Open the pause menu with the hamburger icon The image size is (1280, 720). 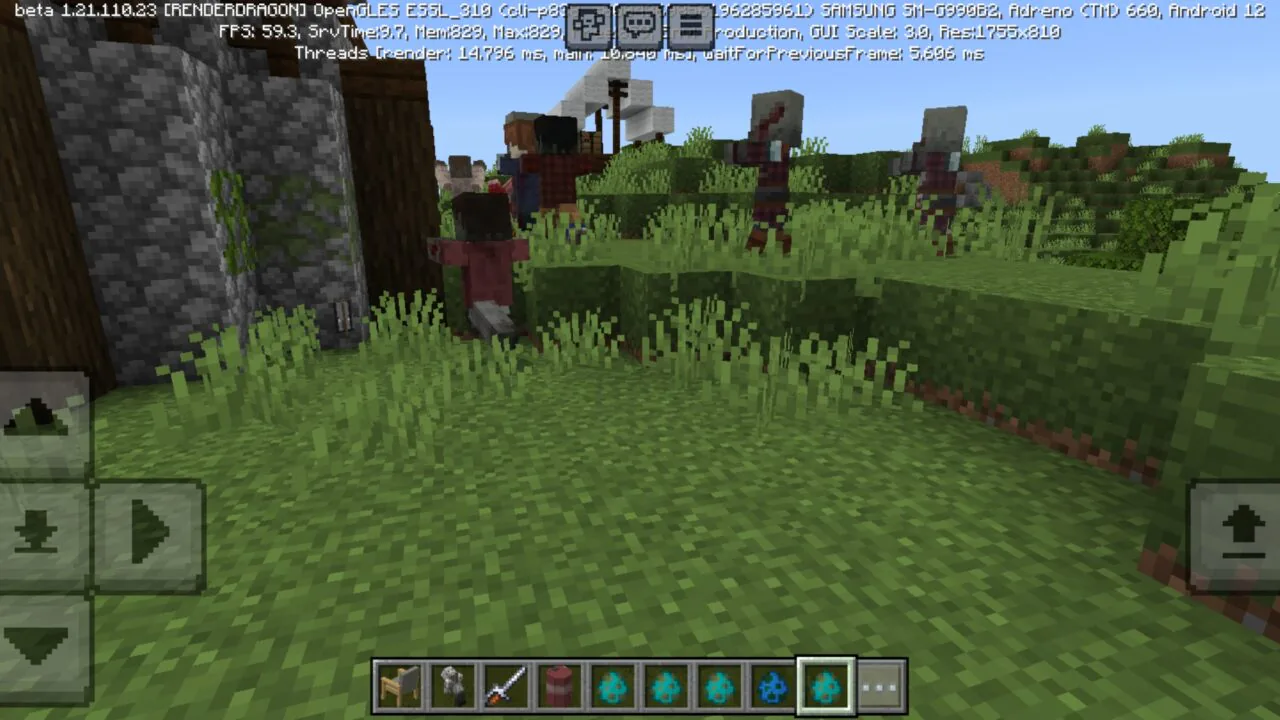click(690, 24)
